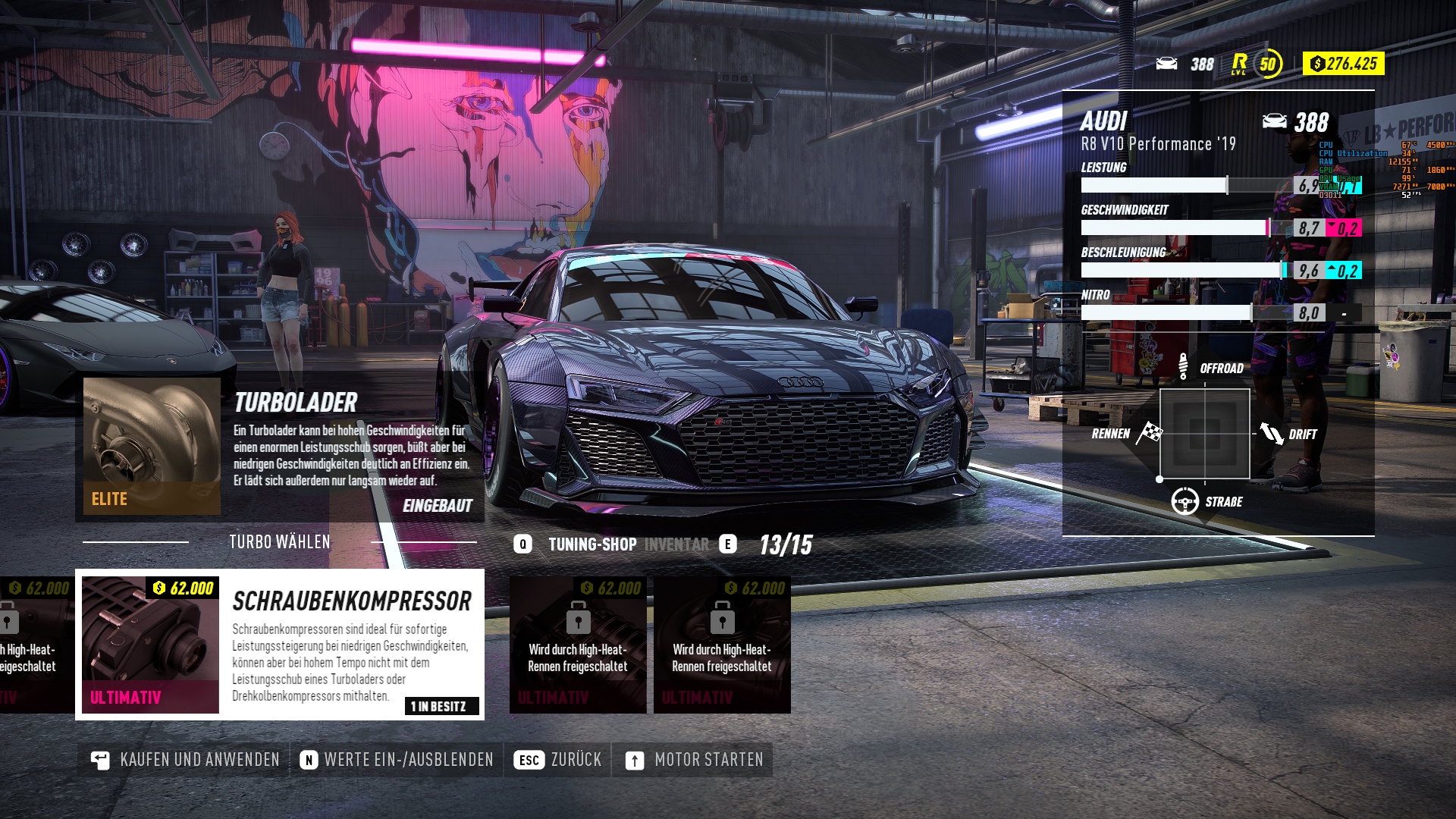Image resolution: width=1456 pixels, height=819 pixels.
Task: Switch to the Tuning-Shop tab
Action: [591, 544]
